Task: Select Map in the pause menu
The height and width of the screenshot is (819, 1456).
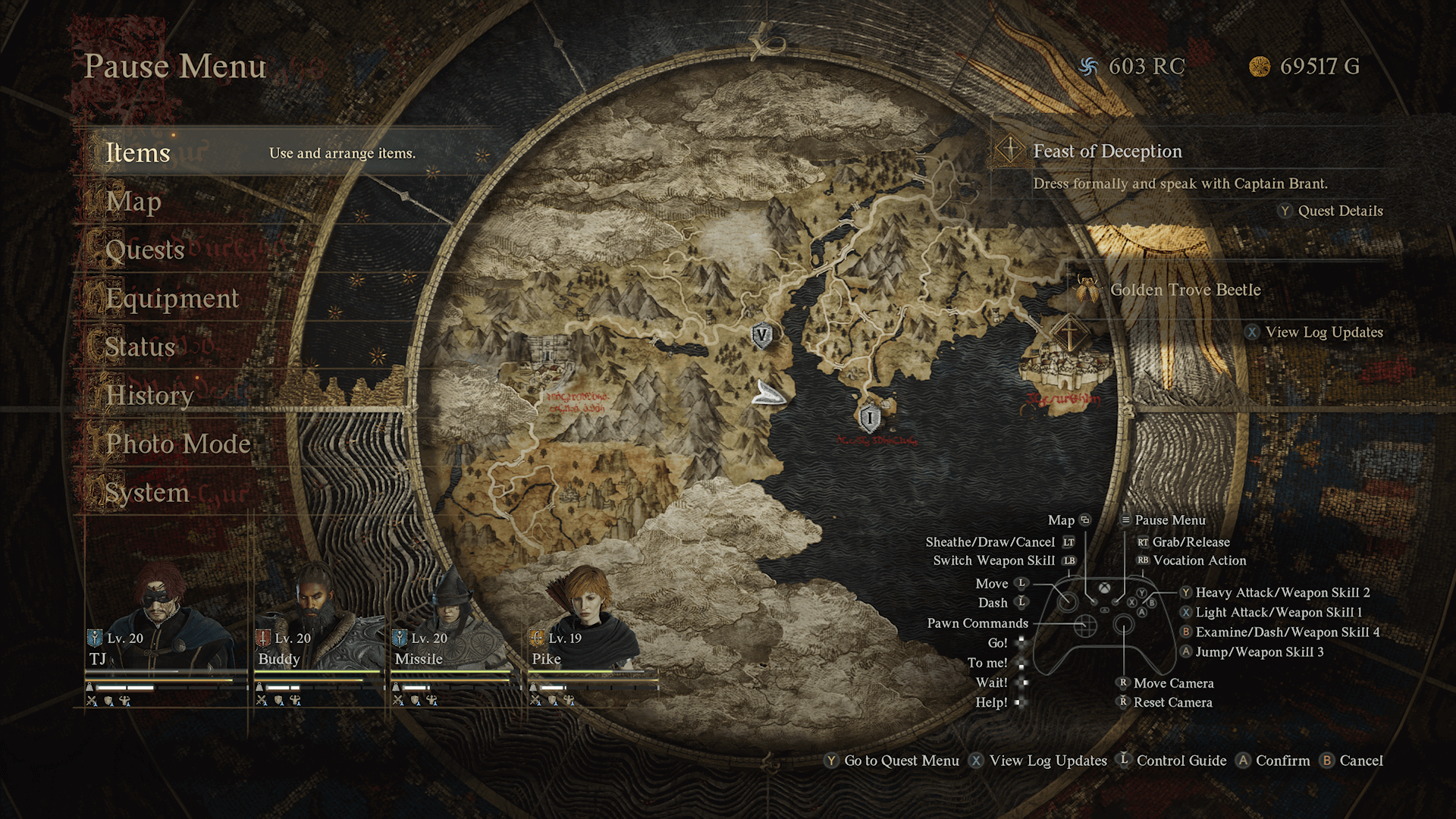Action: click(x=133, y=202)
